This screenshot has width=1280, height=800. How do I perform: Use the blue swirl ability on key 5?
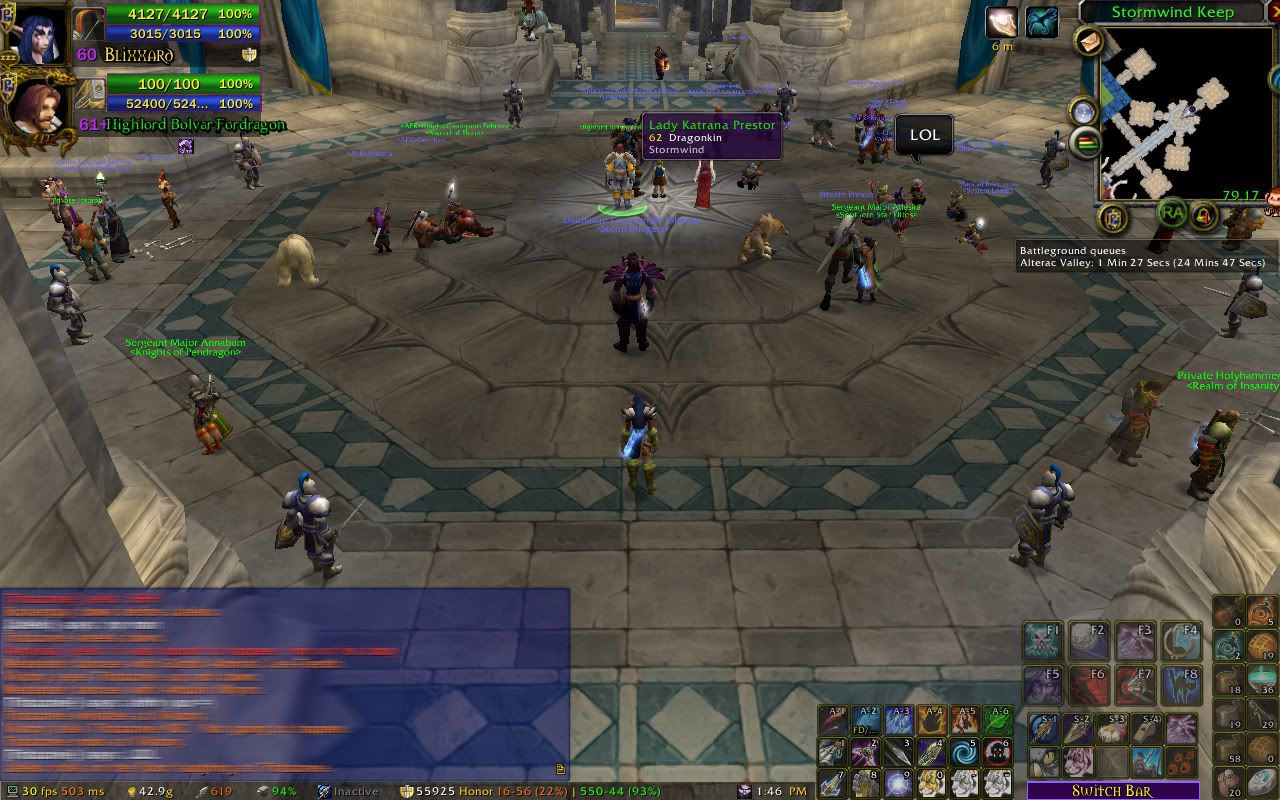964,751
